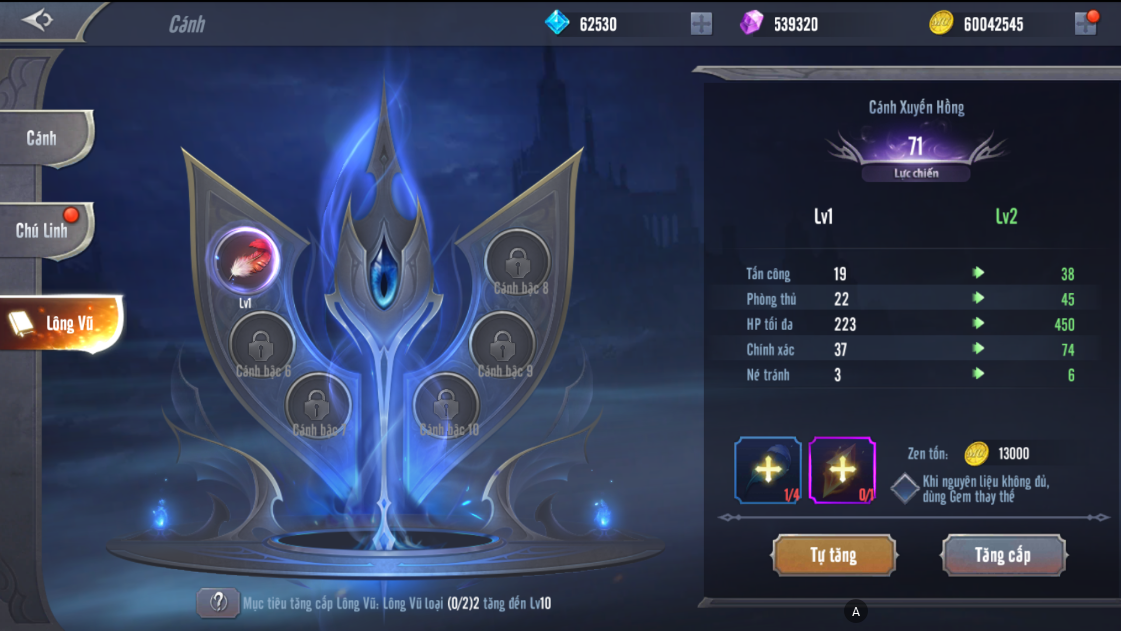Viewport: 1121px width, 631px height.
Task: Click the locked Cánh bậc 8 slot
Action: [x=517, y=262]
